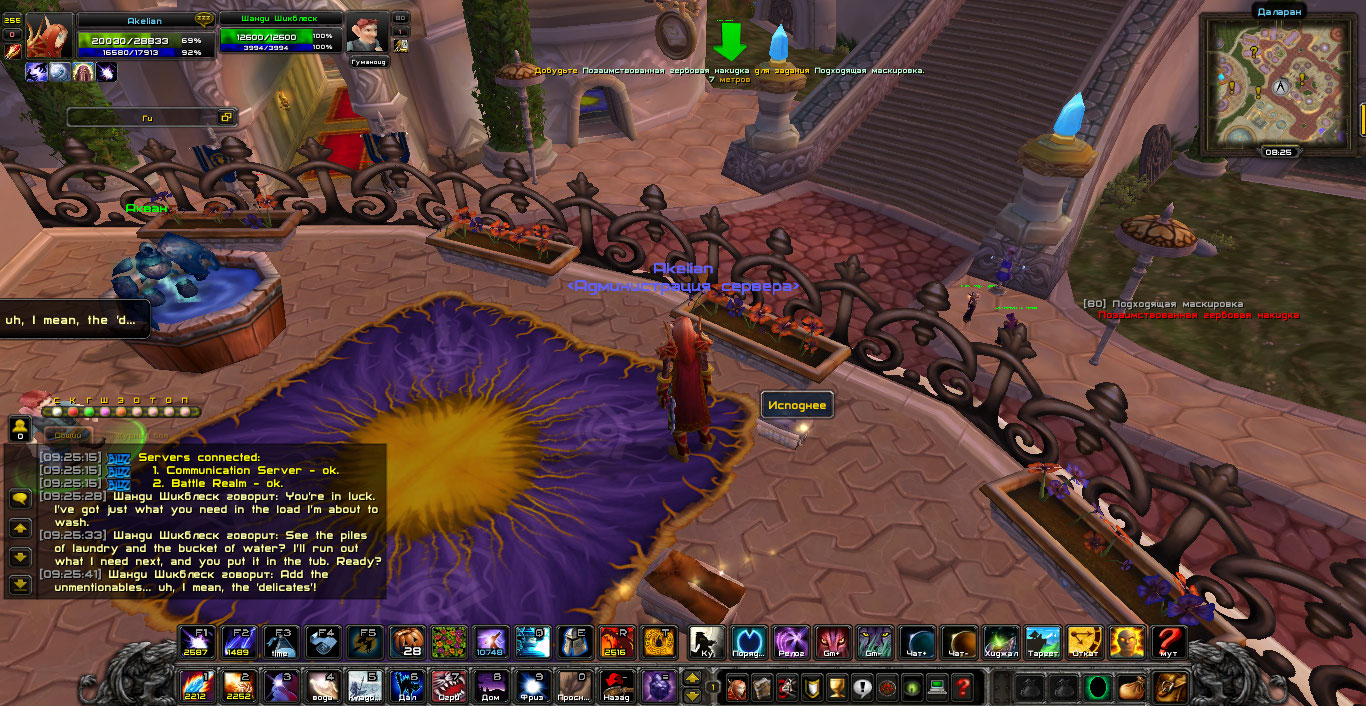
Task: Use the Дом hearthstone action slot
Action: [x=490, y=687]
